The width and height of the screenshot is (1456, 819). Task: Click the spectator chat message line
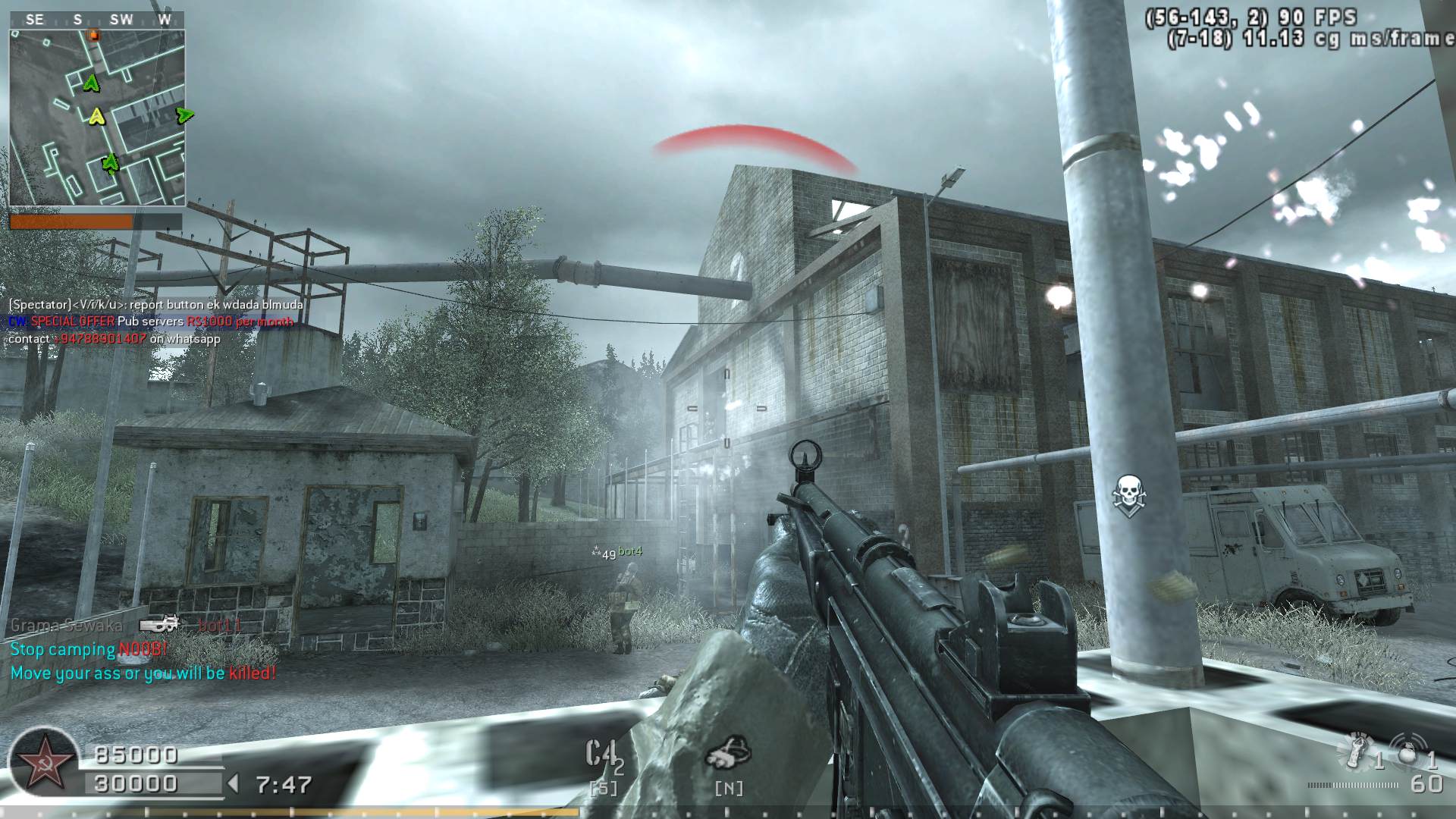click(156, 304)
